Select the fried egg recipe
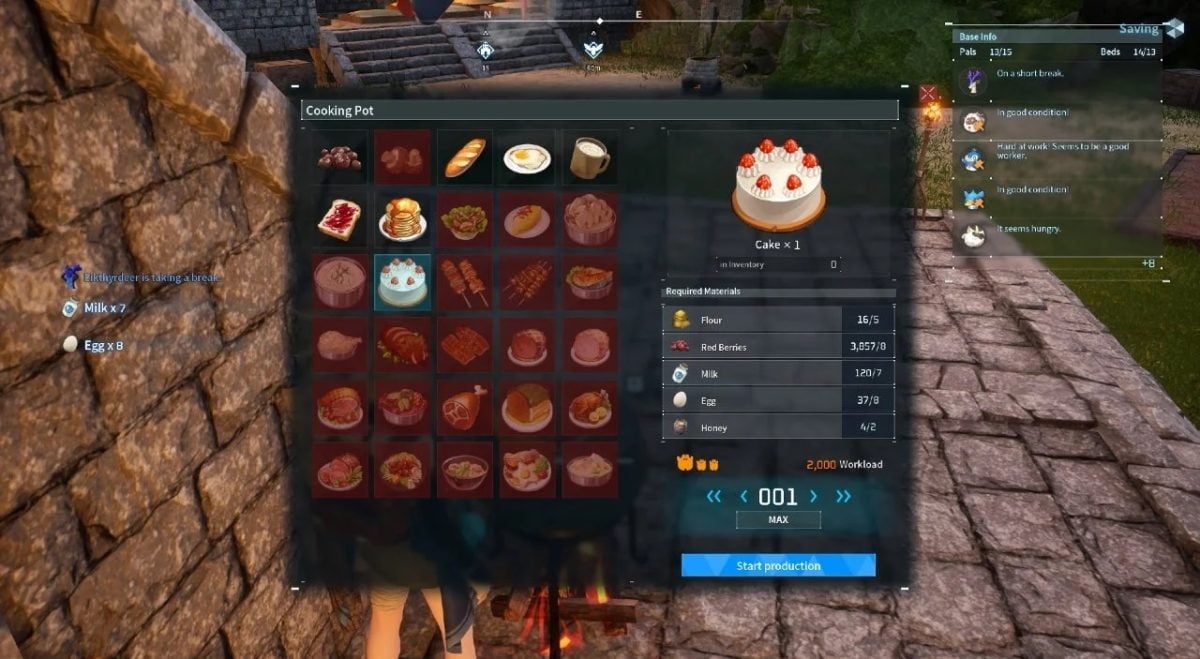Viewport: 1200px width, 659px height. pyautogui.click(x=527, y=157)
